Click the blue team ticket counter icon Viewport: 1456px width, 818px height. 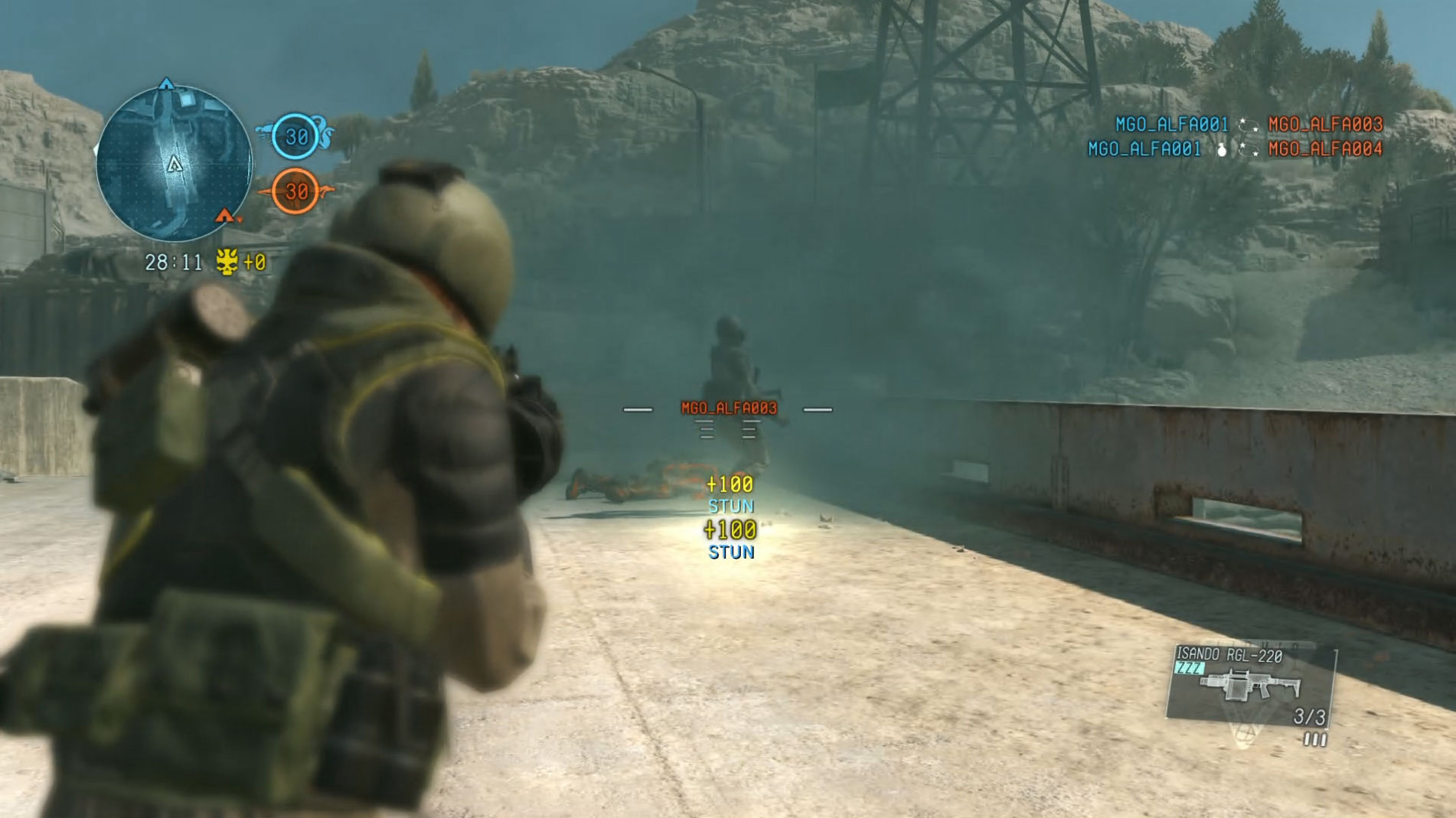coord(295,137)
